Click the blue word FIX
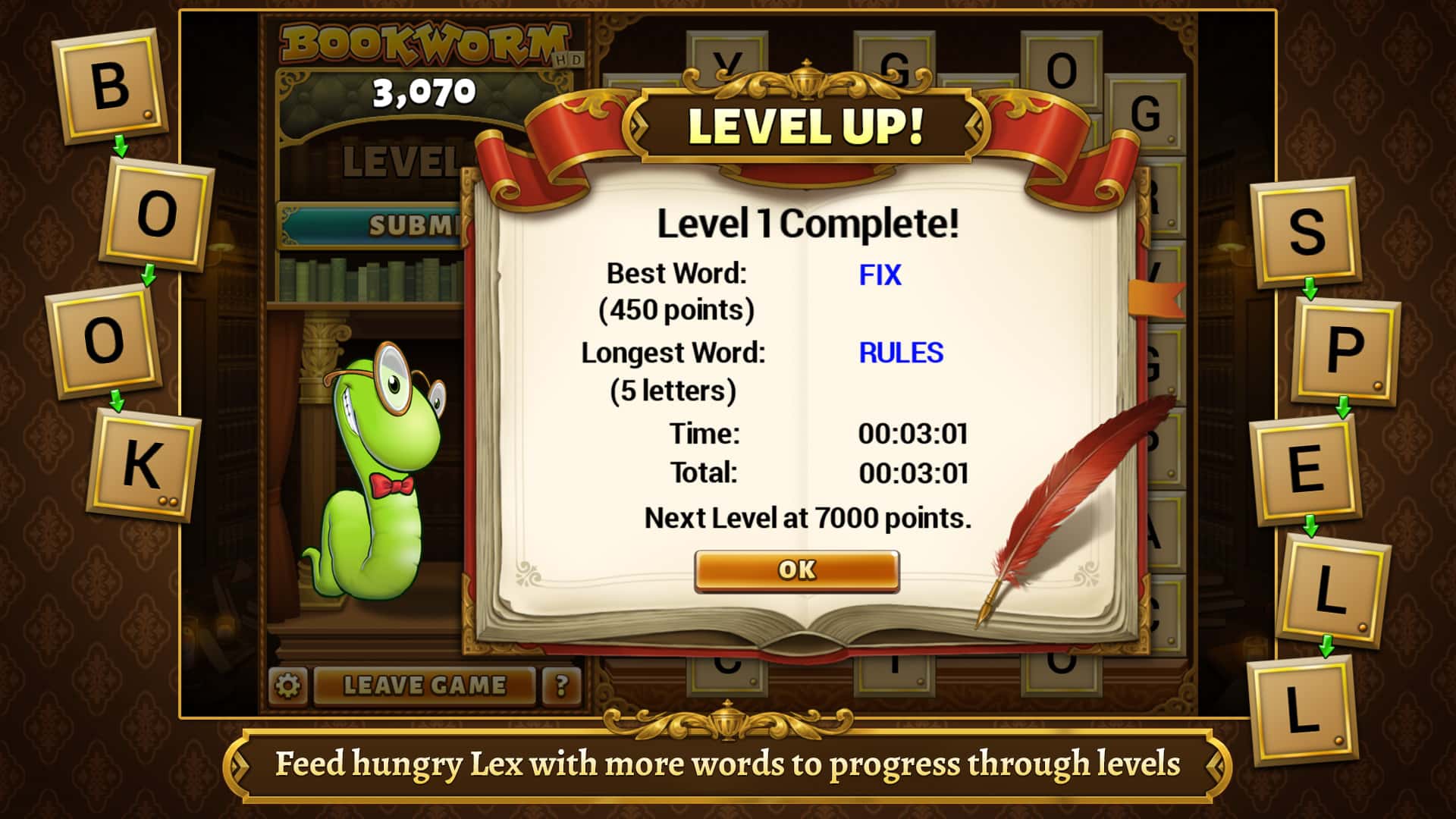Viewport: 1456px width, 819px height. click(880, 276)
